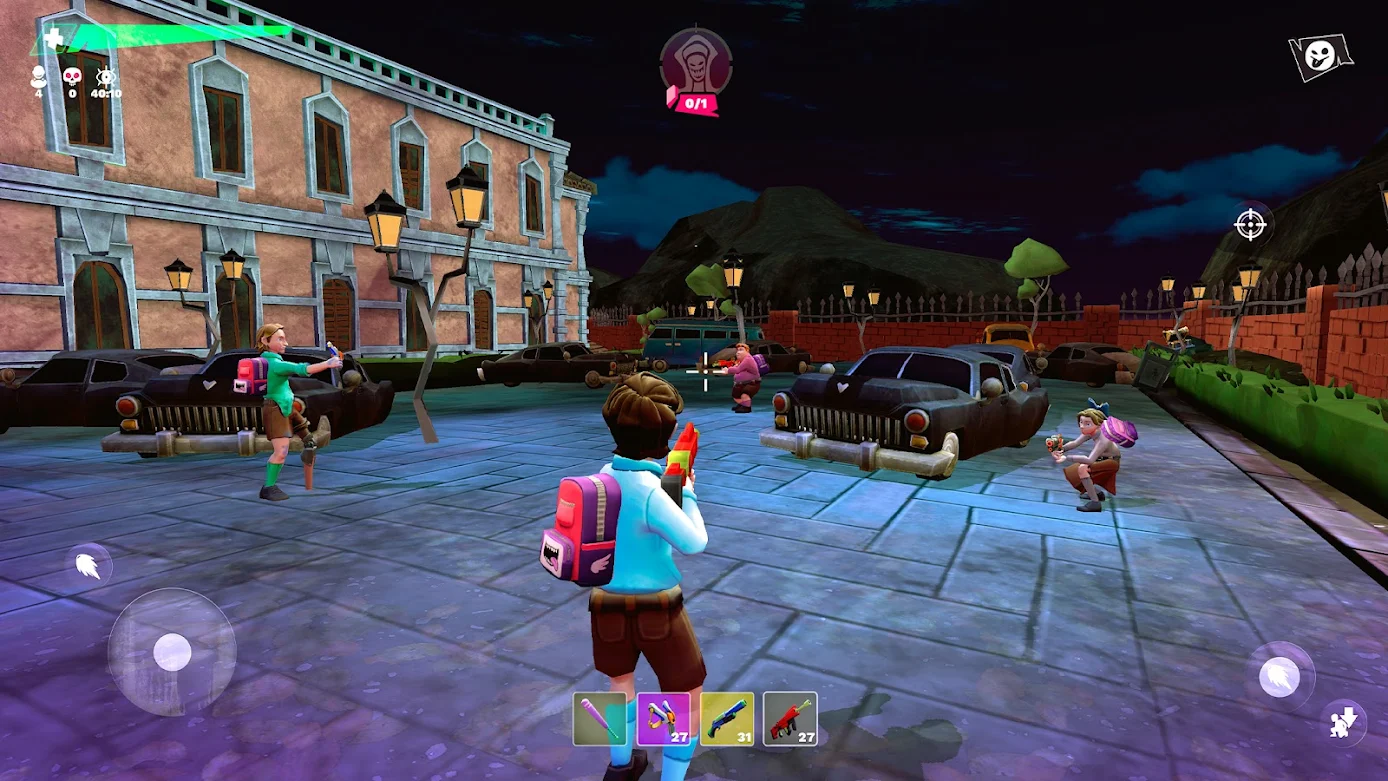Switch to the blue-green shotgun slot

(727, 719)
